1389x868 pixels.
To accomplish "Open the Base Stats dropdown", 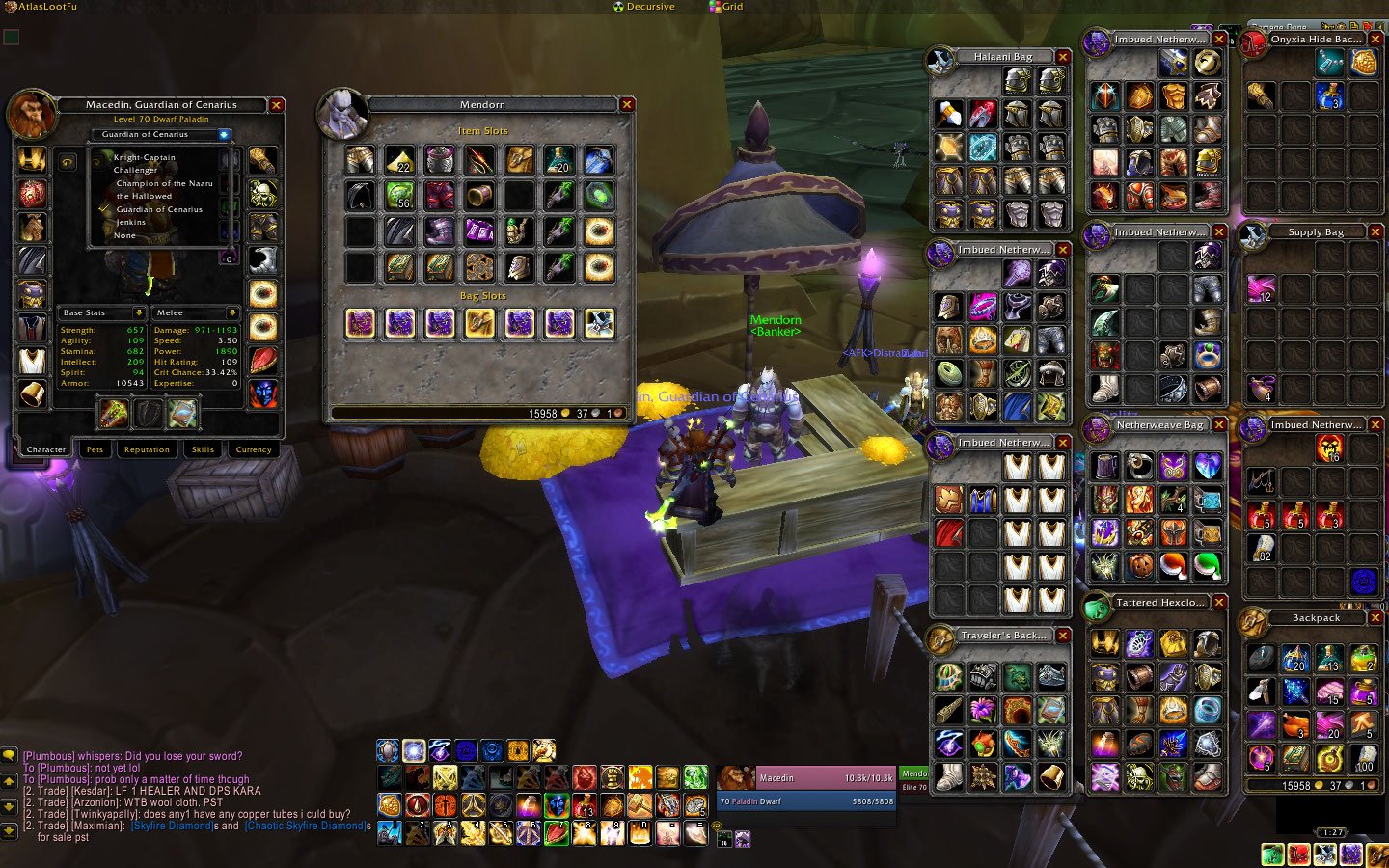I will 139,312.
